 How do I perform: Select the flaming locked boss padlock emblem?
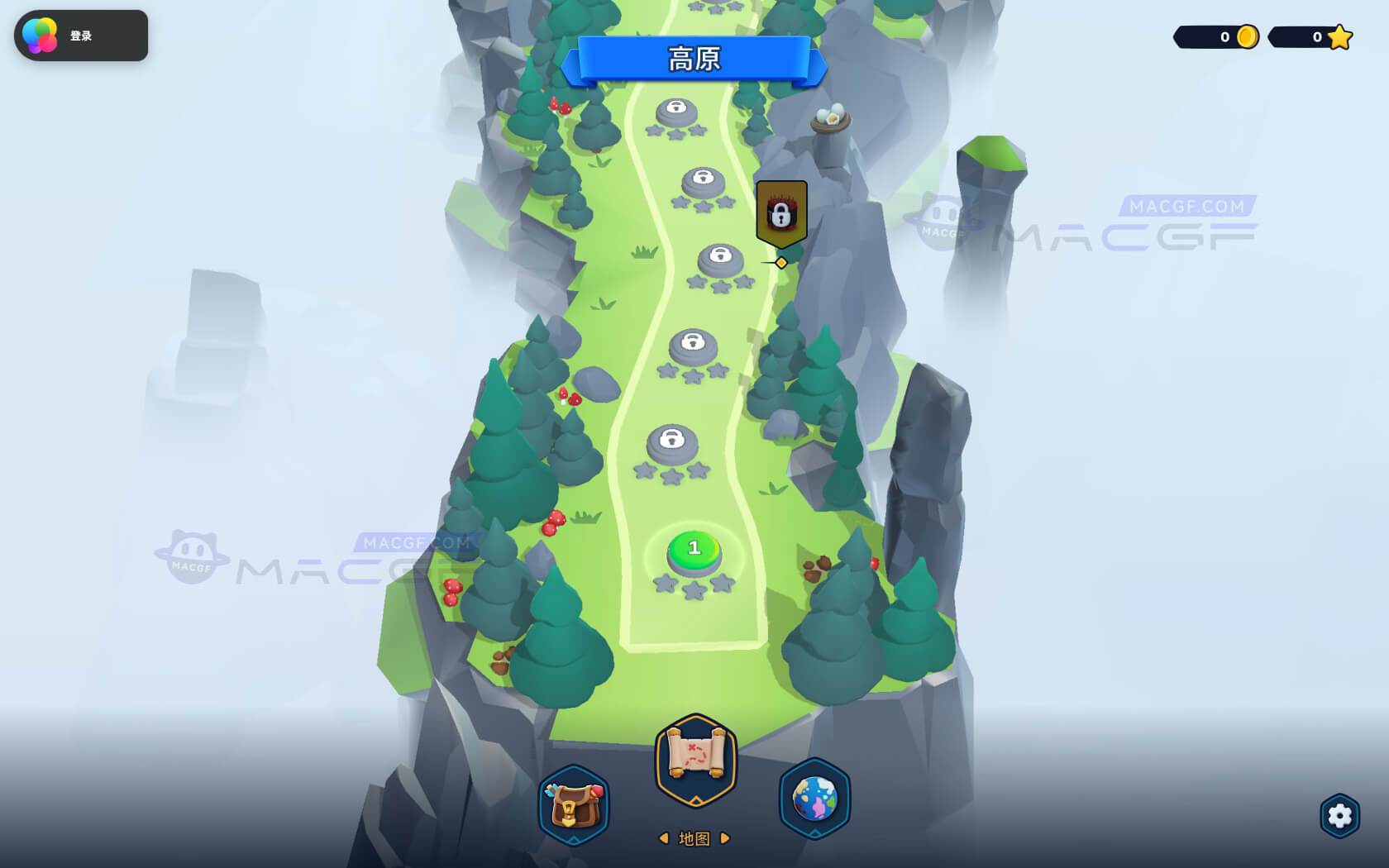780,212
